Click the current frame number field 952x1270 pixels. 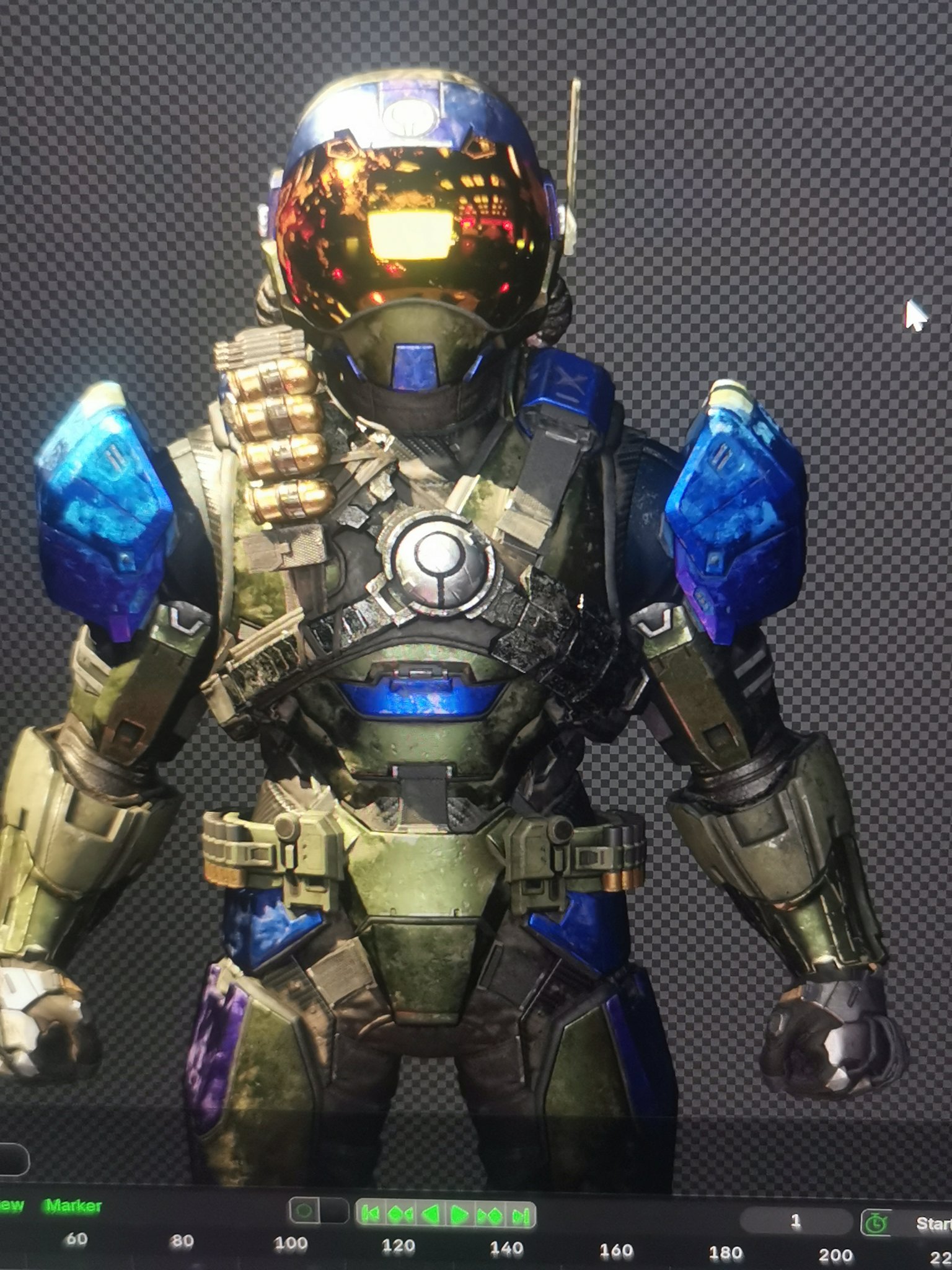coord(795,1222)
